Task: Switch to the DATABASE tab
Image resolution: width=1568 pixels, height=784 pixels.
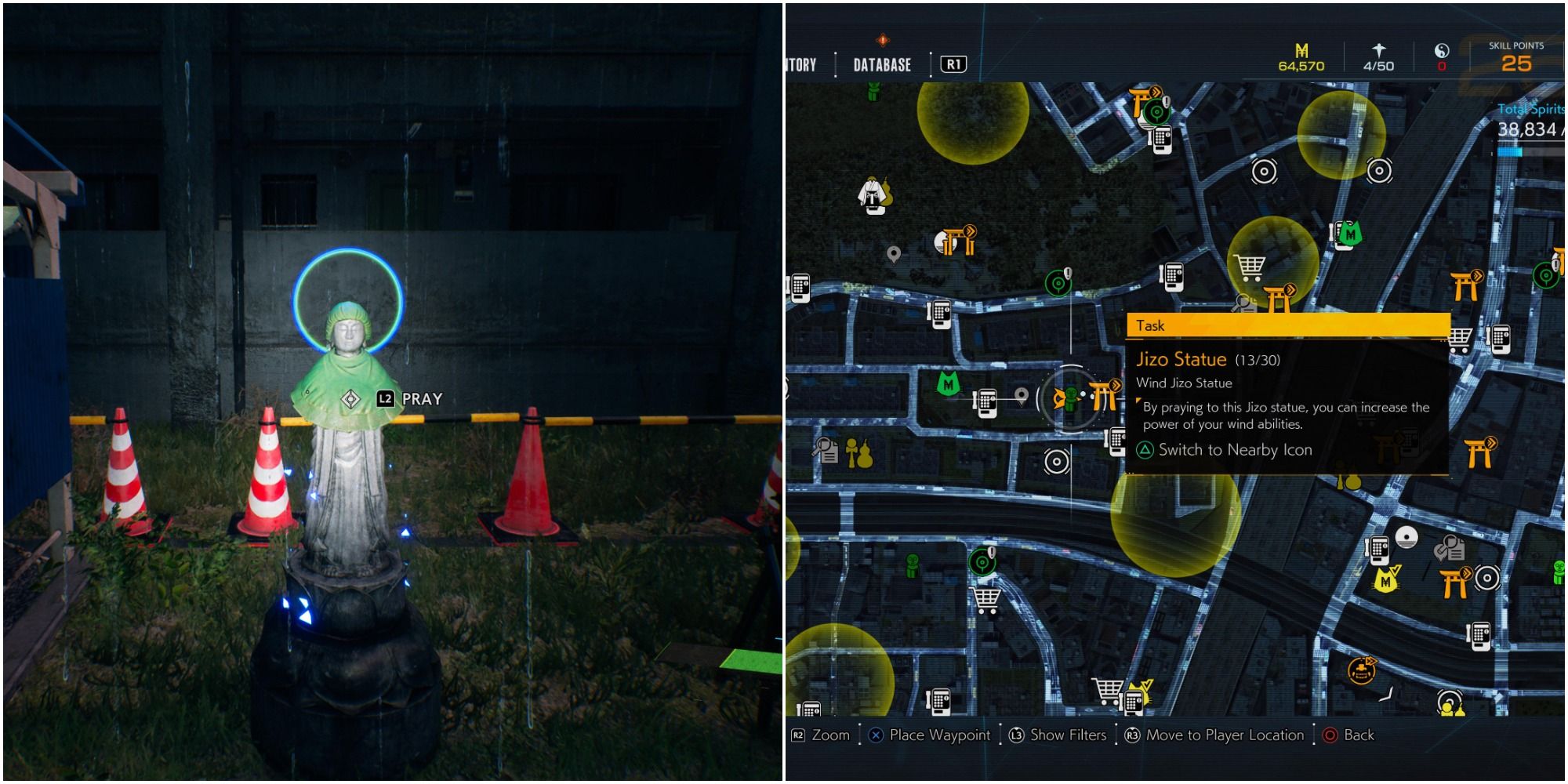Action: click(880, 65)
